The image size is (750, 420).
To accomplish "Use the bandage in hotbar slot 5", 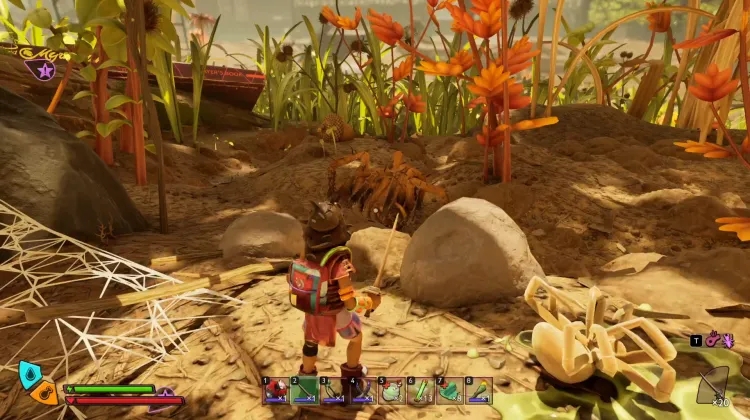I will pyautogui.click(x=392, y=390).
